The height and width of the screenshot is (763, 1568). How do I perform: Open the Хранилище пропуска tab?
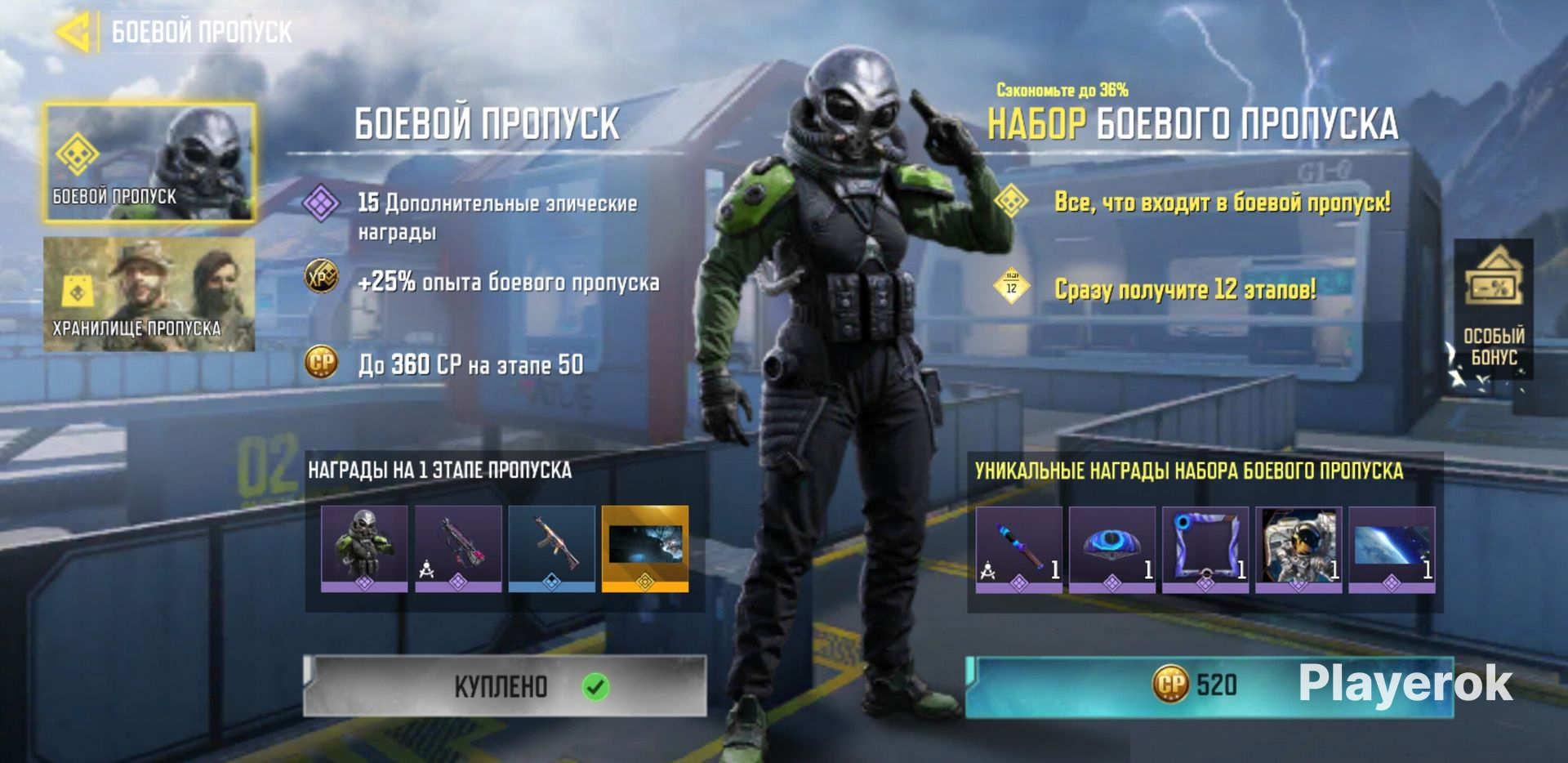[149, 294]
